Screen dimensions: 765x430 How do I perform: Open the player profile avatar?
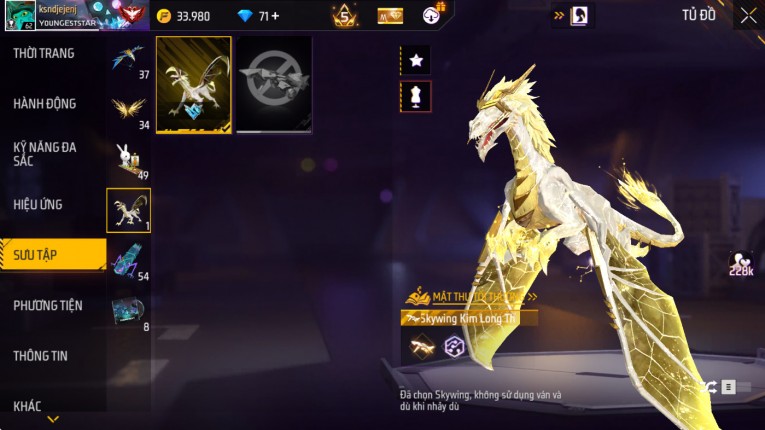19,16
